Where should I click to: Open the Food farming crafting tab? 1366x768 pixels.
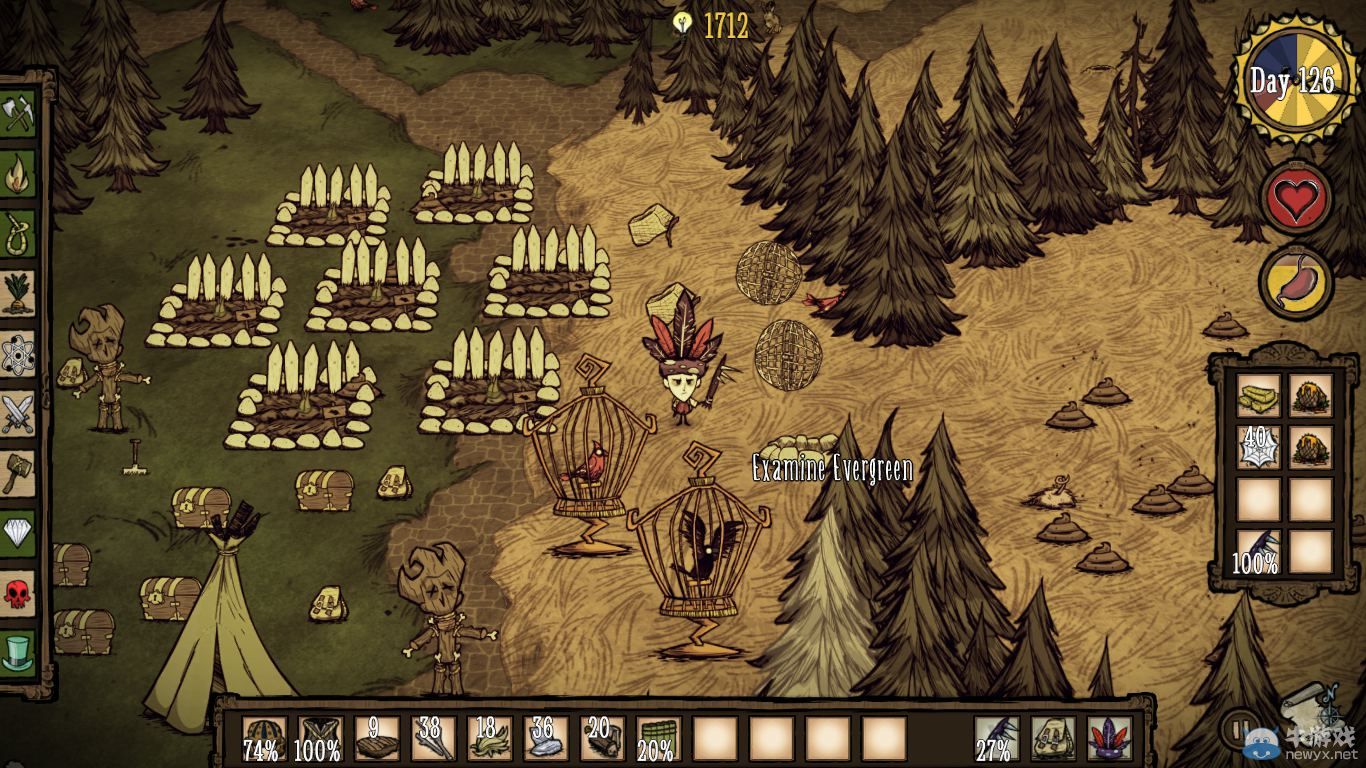[x=18, y=292]
